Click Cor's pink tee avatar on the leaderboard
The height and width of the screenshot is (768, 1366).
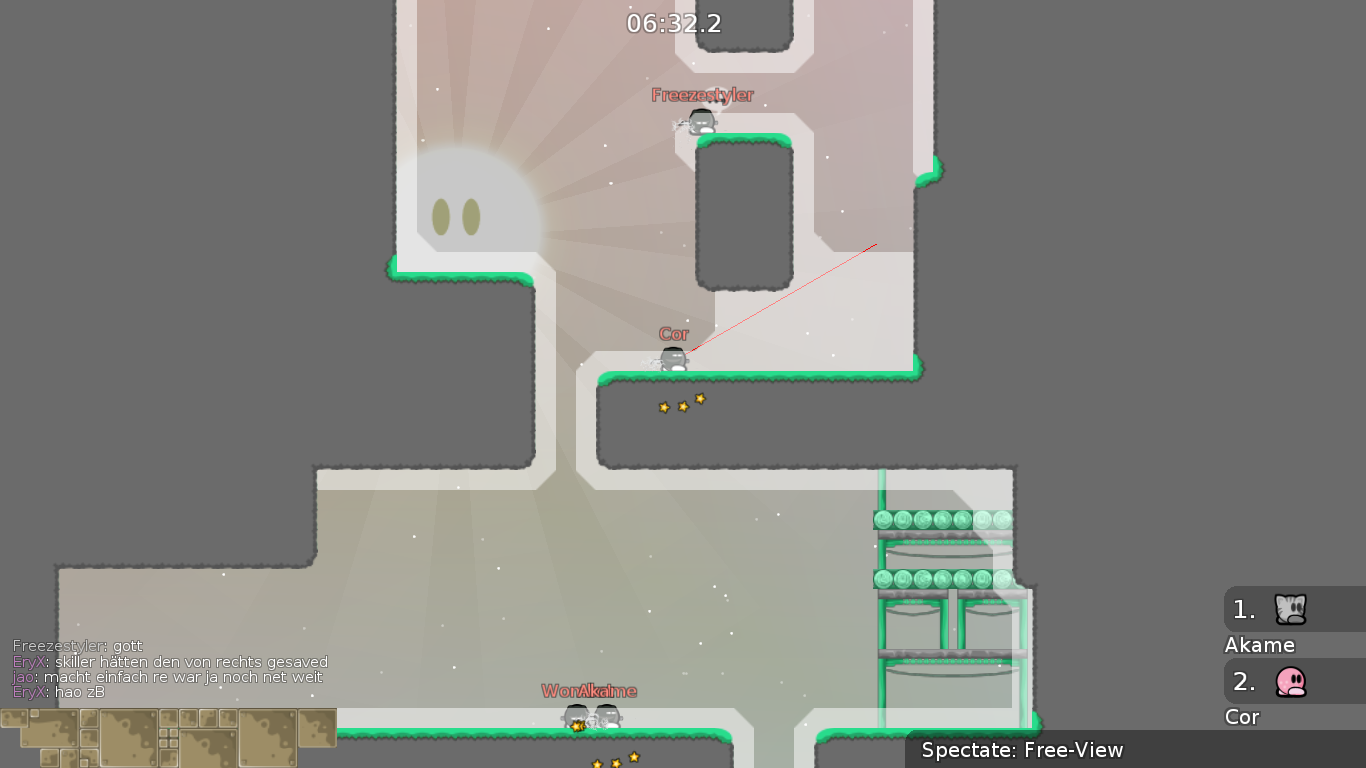(1290, 681)
